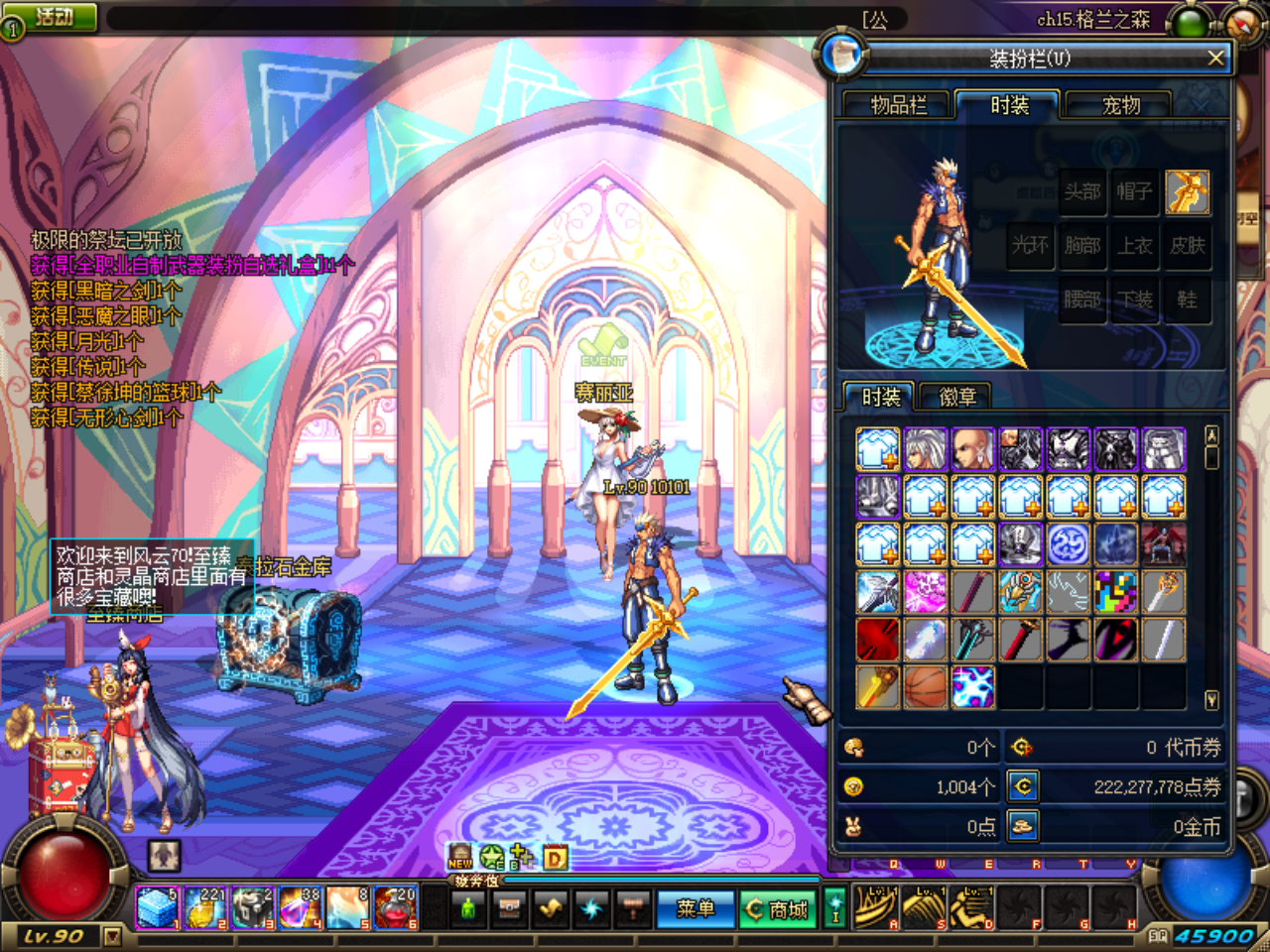Click the scroll-down arrow of the avatar list

(1209, 700)
